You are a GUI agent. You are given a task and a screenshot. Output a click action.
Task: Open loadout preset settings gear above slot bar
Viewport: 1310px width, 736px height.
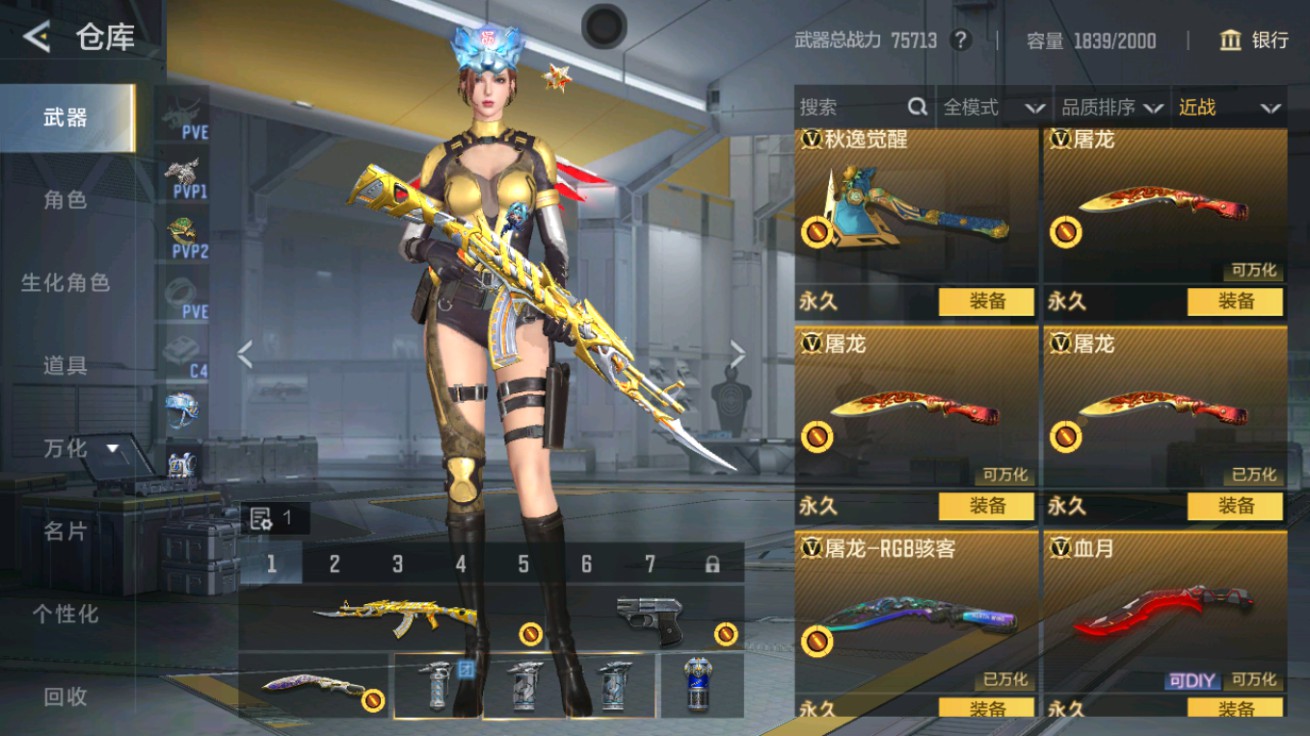262,519
